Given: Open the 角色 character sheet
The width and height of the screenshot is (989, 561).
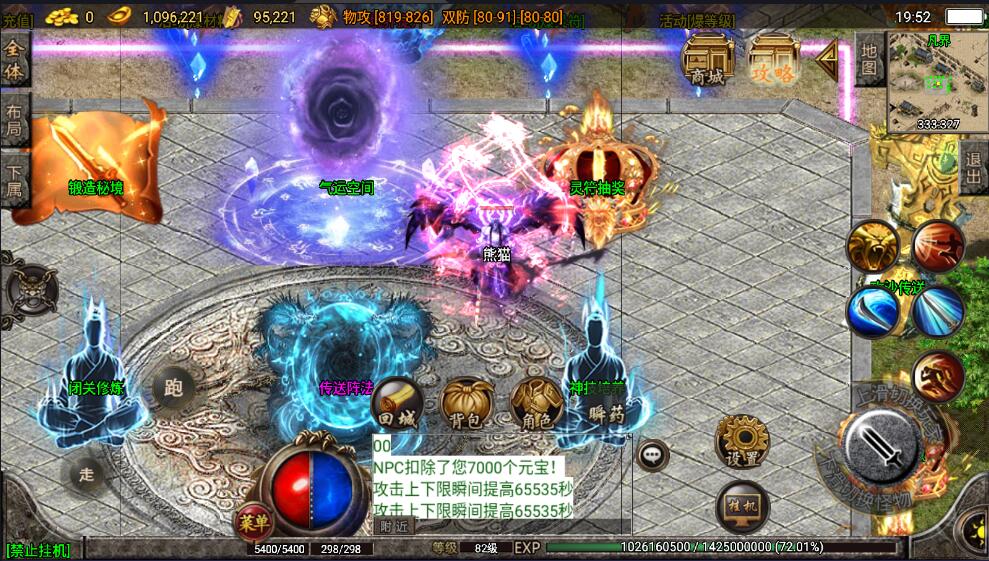Looking at the screenshot, I should [x=536, y=402].
